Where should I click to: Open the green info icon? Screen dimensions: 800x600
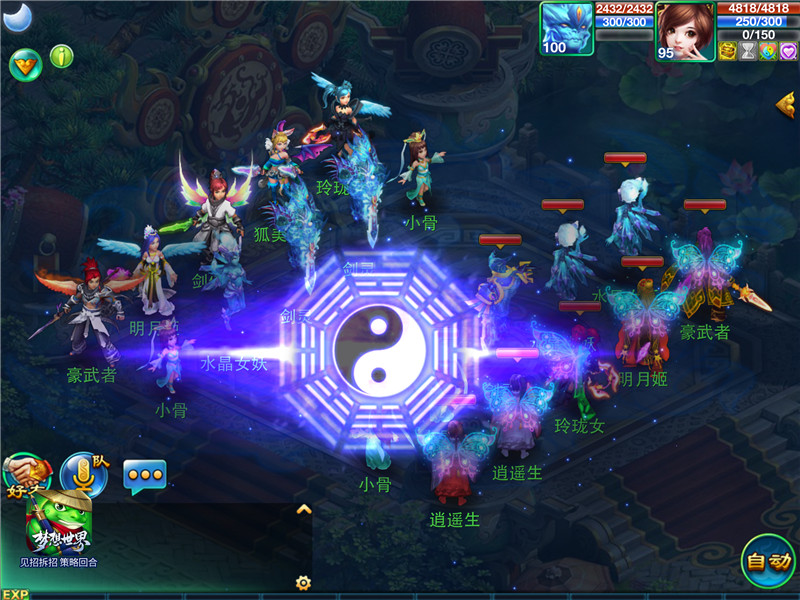point(62,56)
